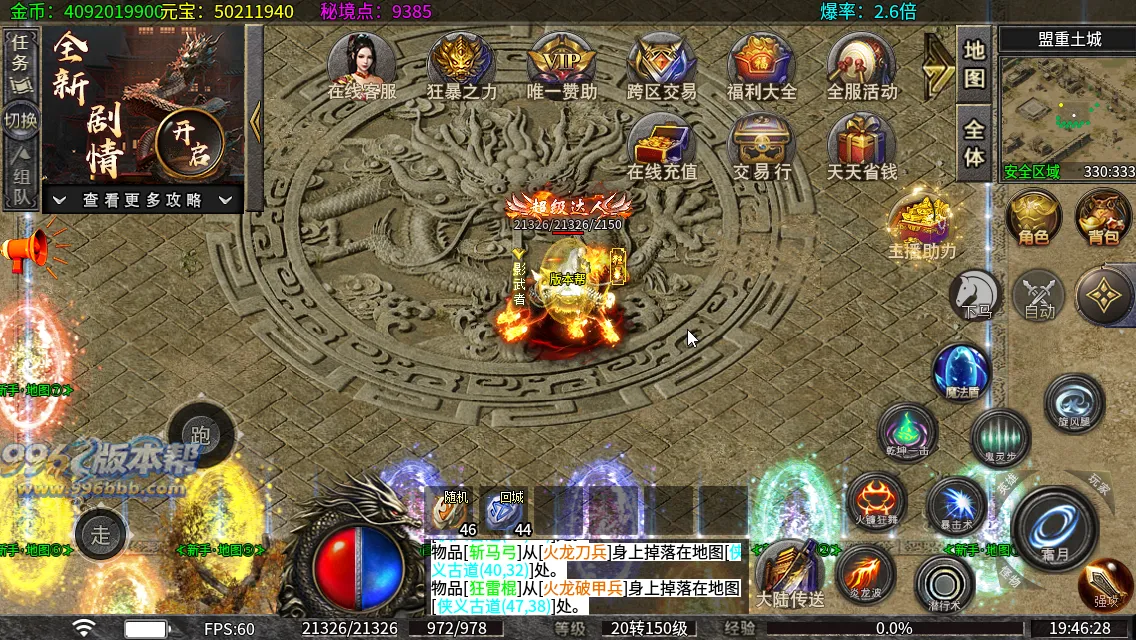Open the 背包 backpack

coord(1103,217)
